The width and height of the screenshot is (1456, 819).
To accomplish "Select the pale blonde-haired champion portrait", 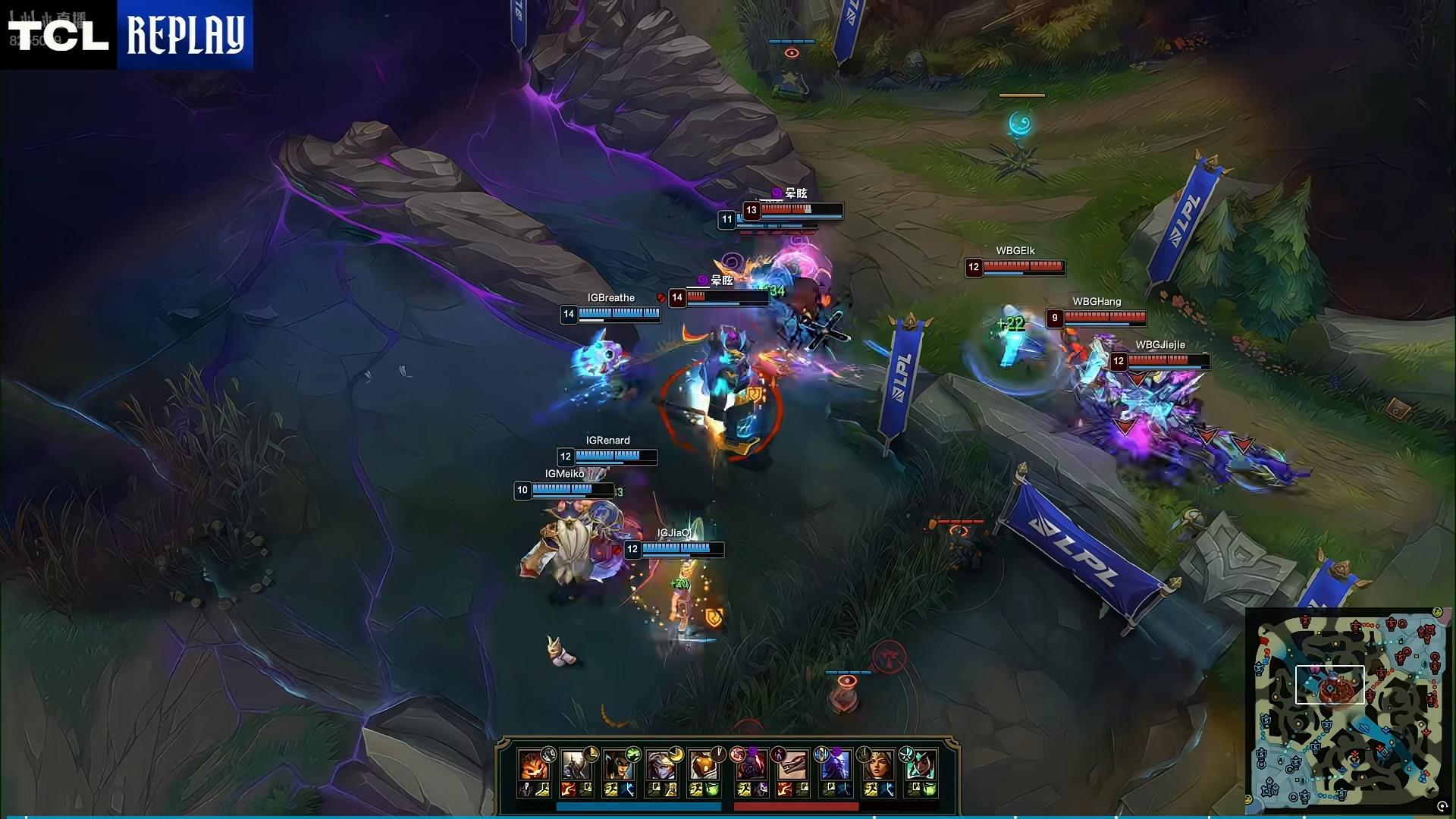I will tap(661, 766).
